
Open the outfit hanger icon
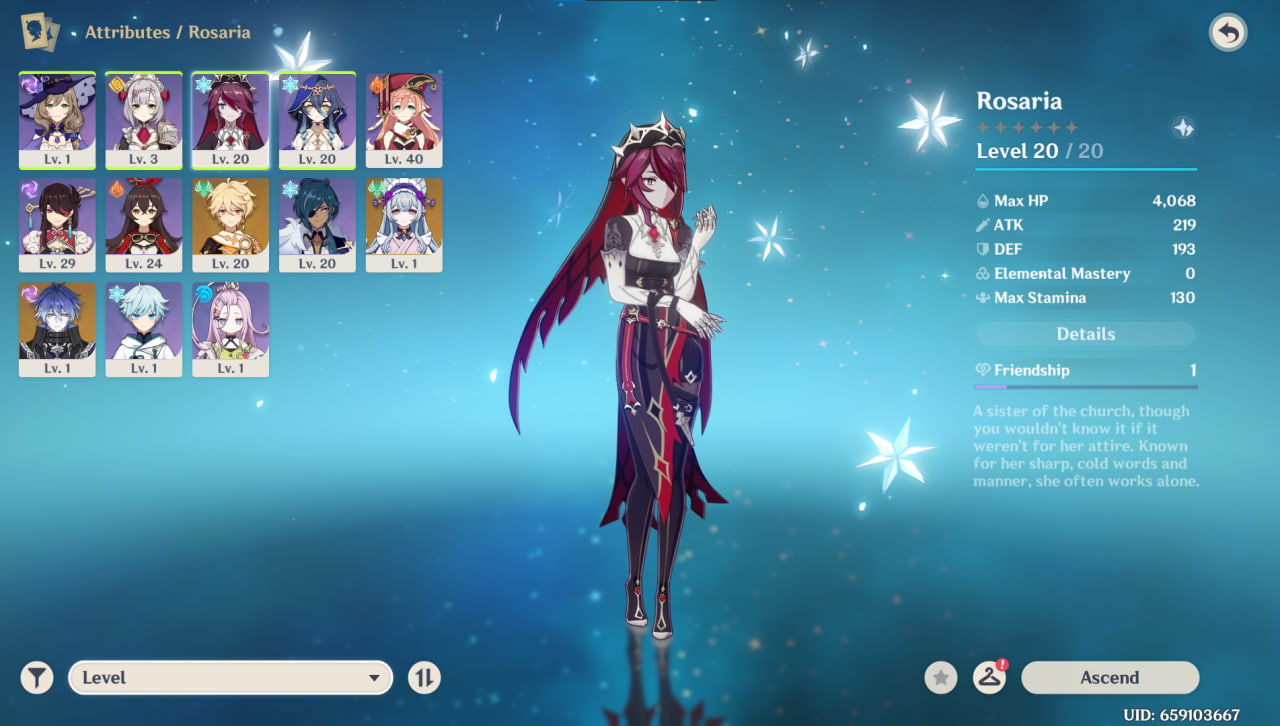989,677
